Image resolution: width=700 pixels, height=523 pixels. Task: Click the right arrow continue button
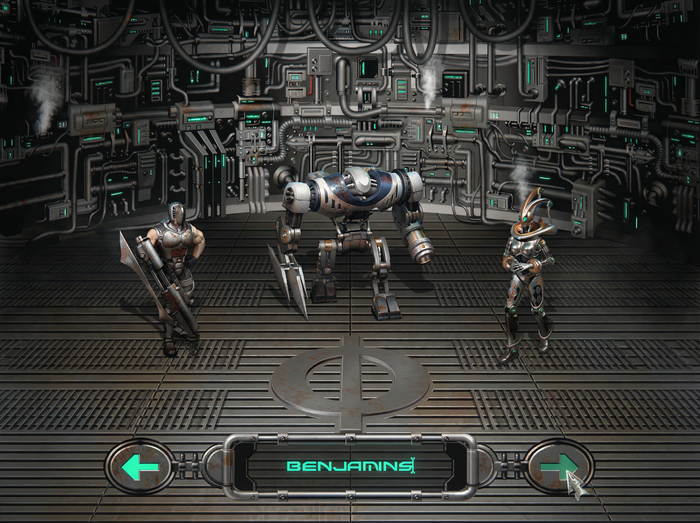[x=558, y=466]
